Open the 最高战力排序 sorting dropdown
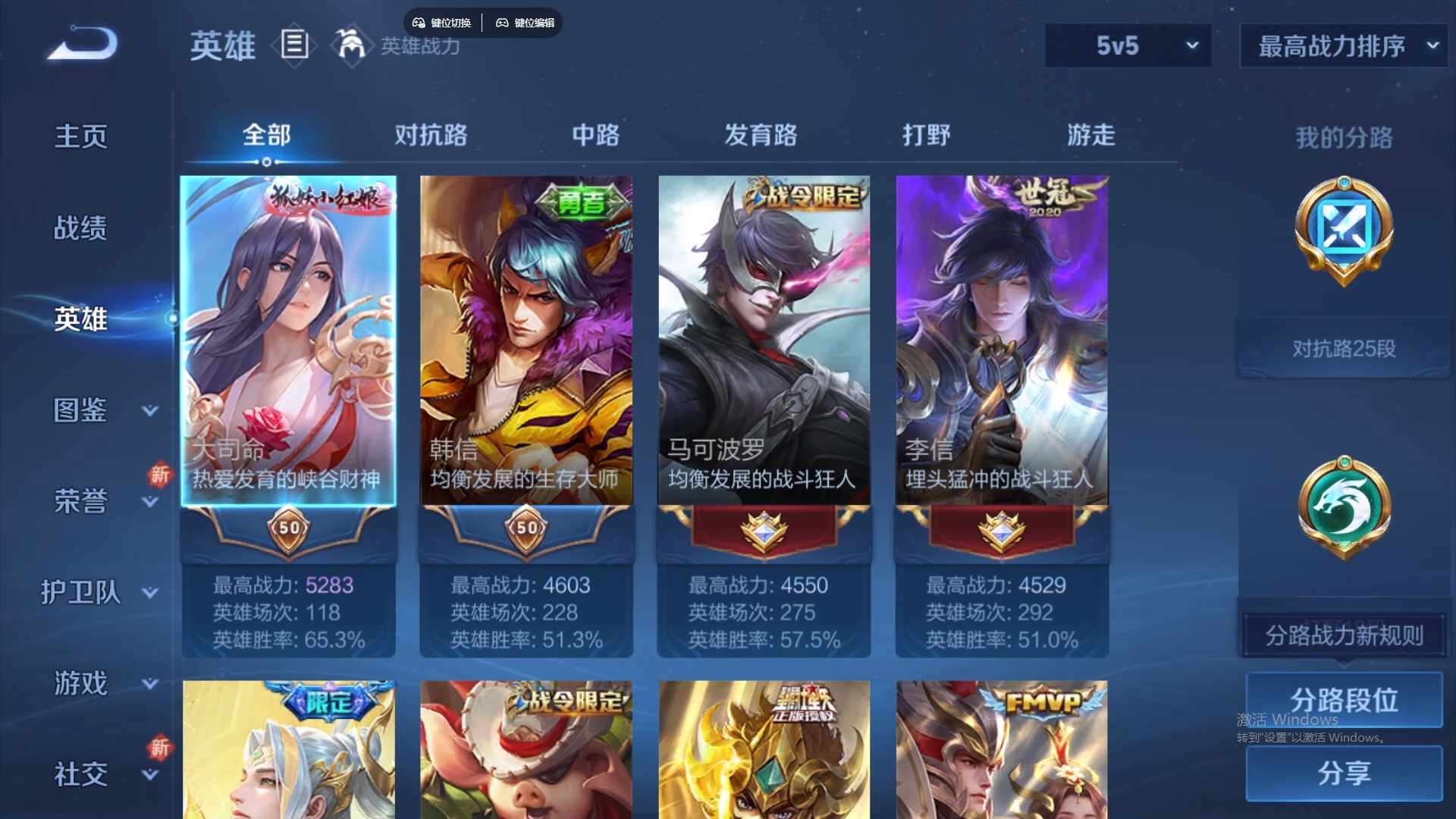 coord(1342,45)
